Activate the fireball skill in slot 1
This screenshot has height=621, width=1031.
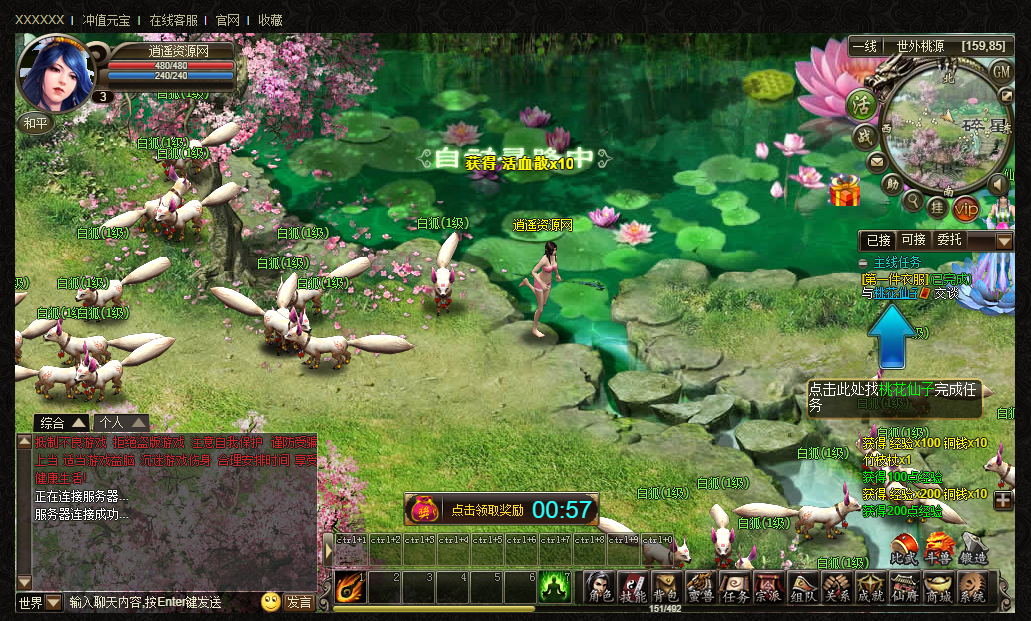tap(349, 587)
